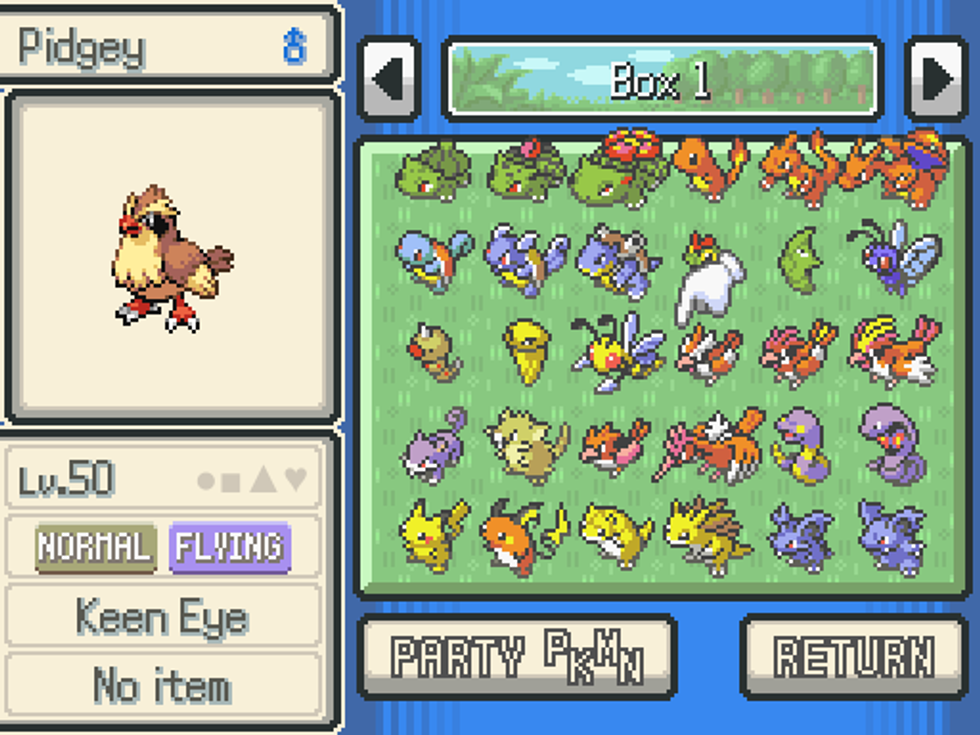Pick Blastoise from the box

617,260
